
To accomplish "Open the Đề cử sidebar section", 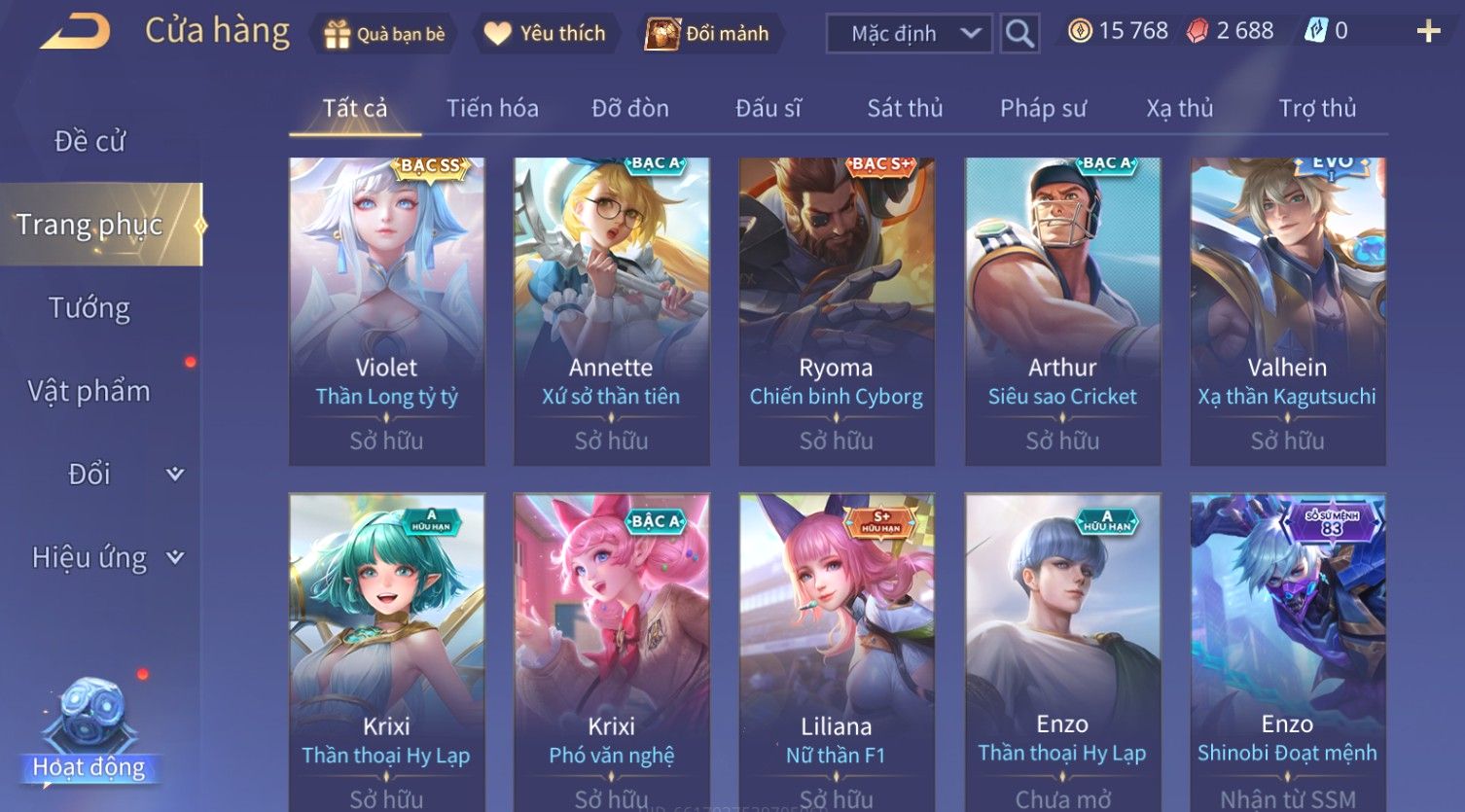I will pyautogui.click(x=89, y=142).
